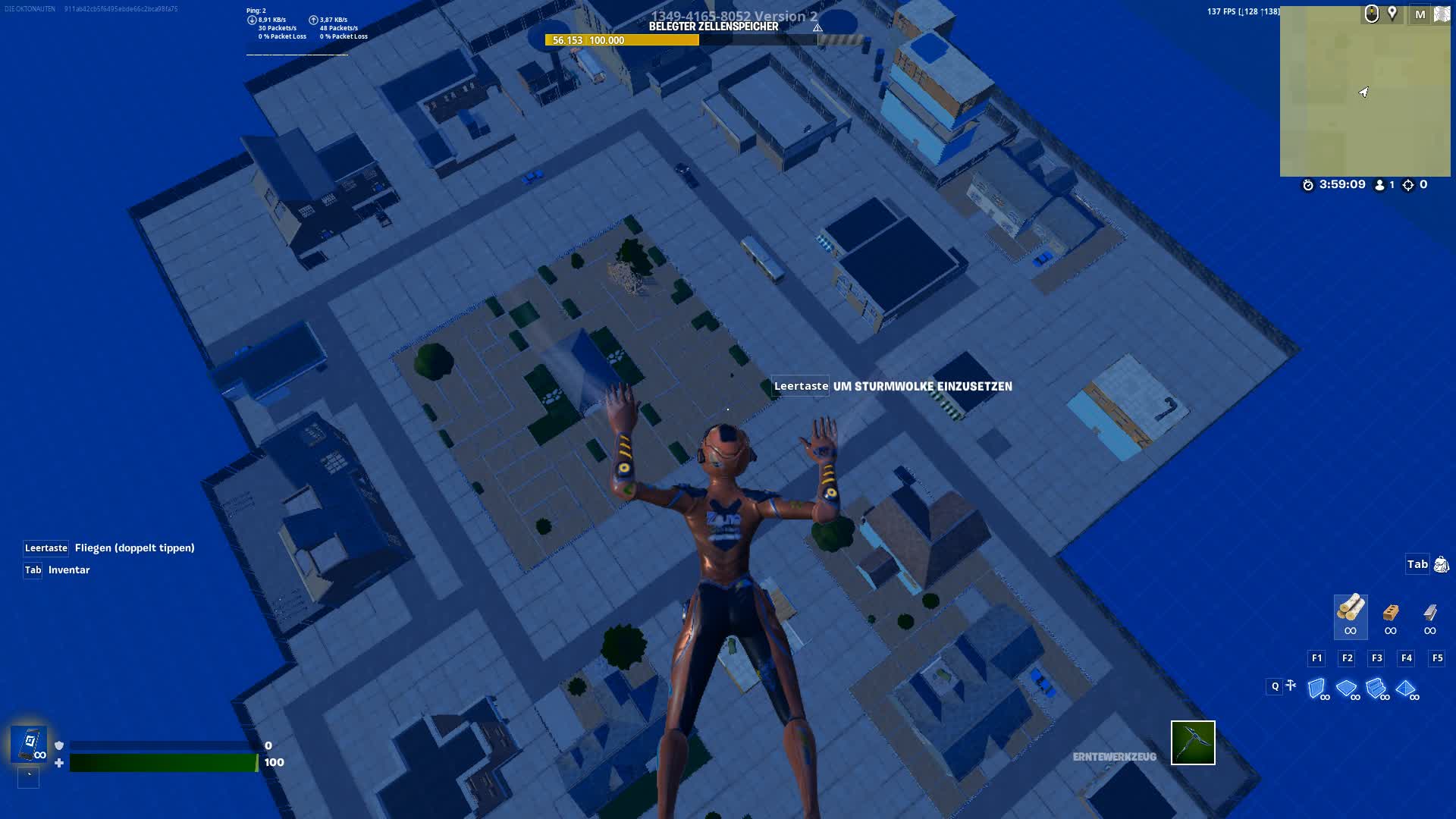This screenshot has width=1456, height=819.
Task: Select the wall build piece icon
Action: tap(1316, 686)
